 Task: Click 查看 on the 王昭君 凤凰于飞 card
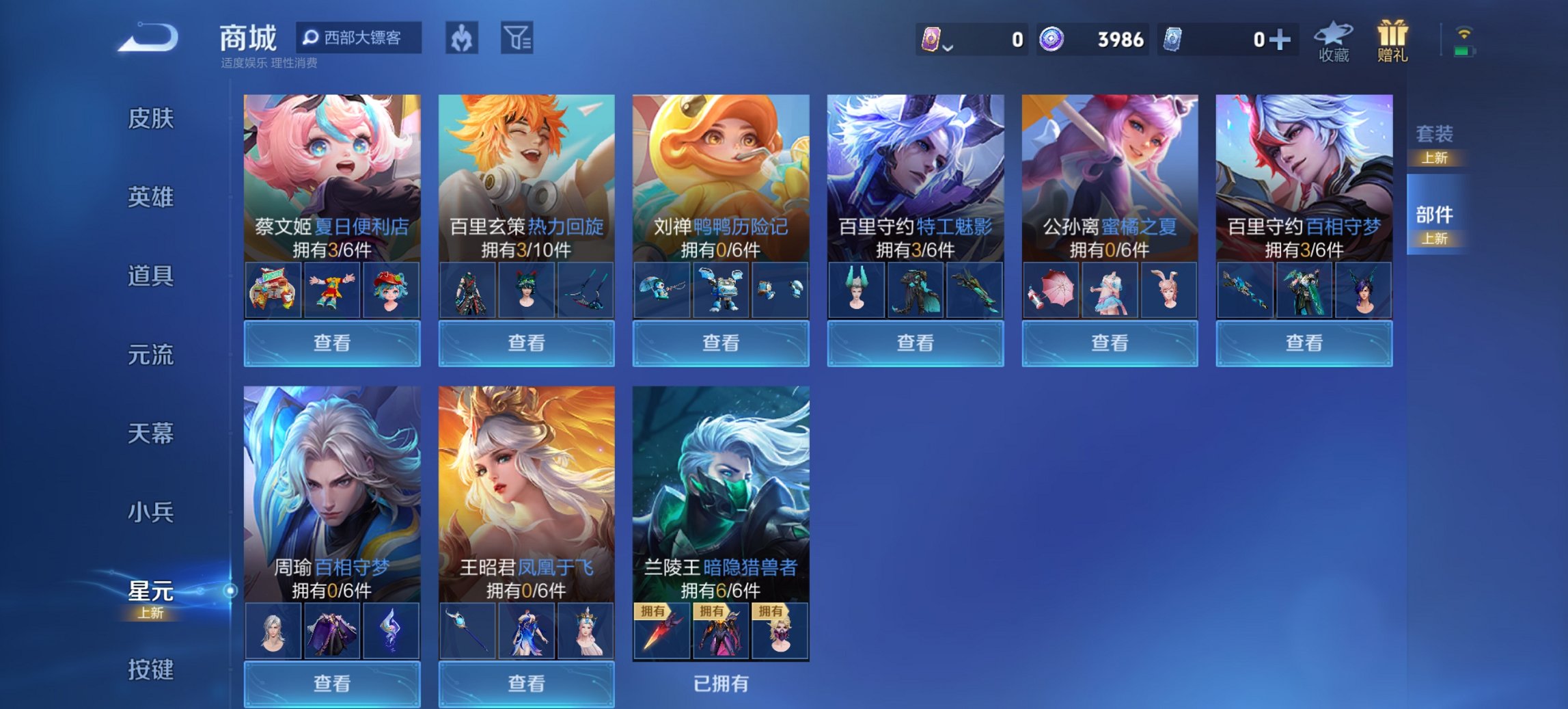pyautogui.click(x=527, y=684)
